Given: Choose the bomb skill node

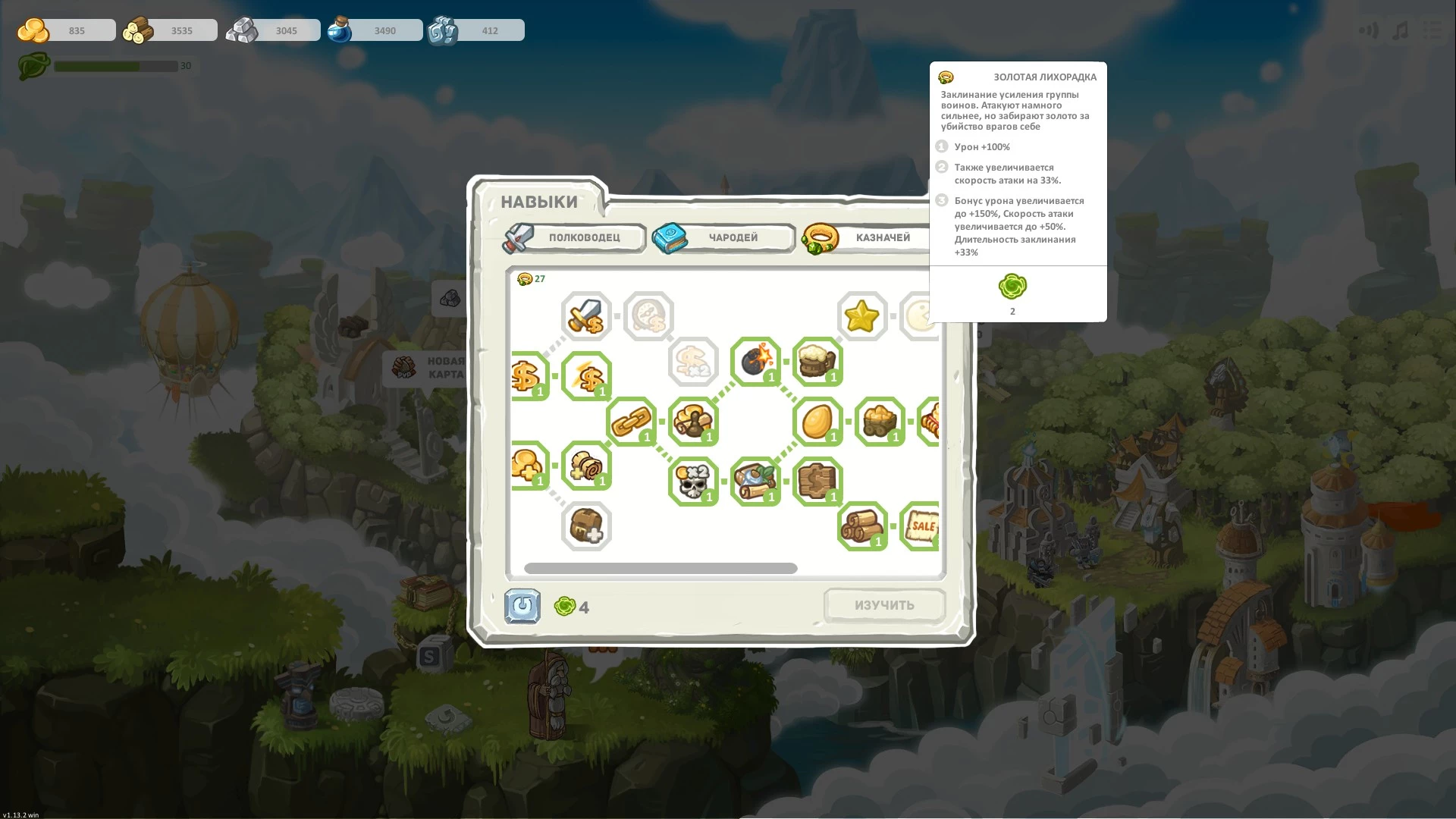Looking at the screenshot, I should [755, 361].
